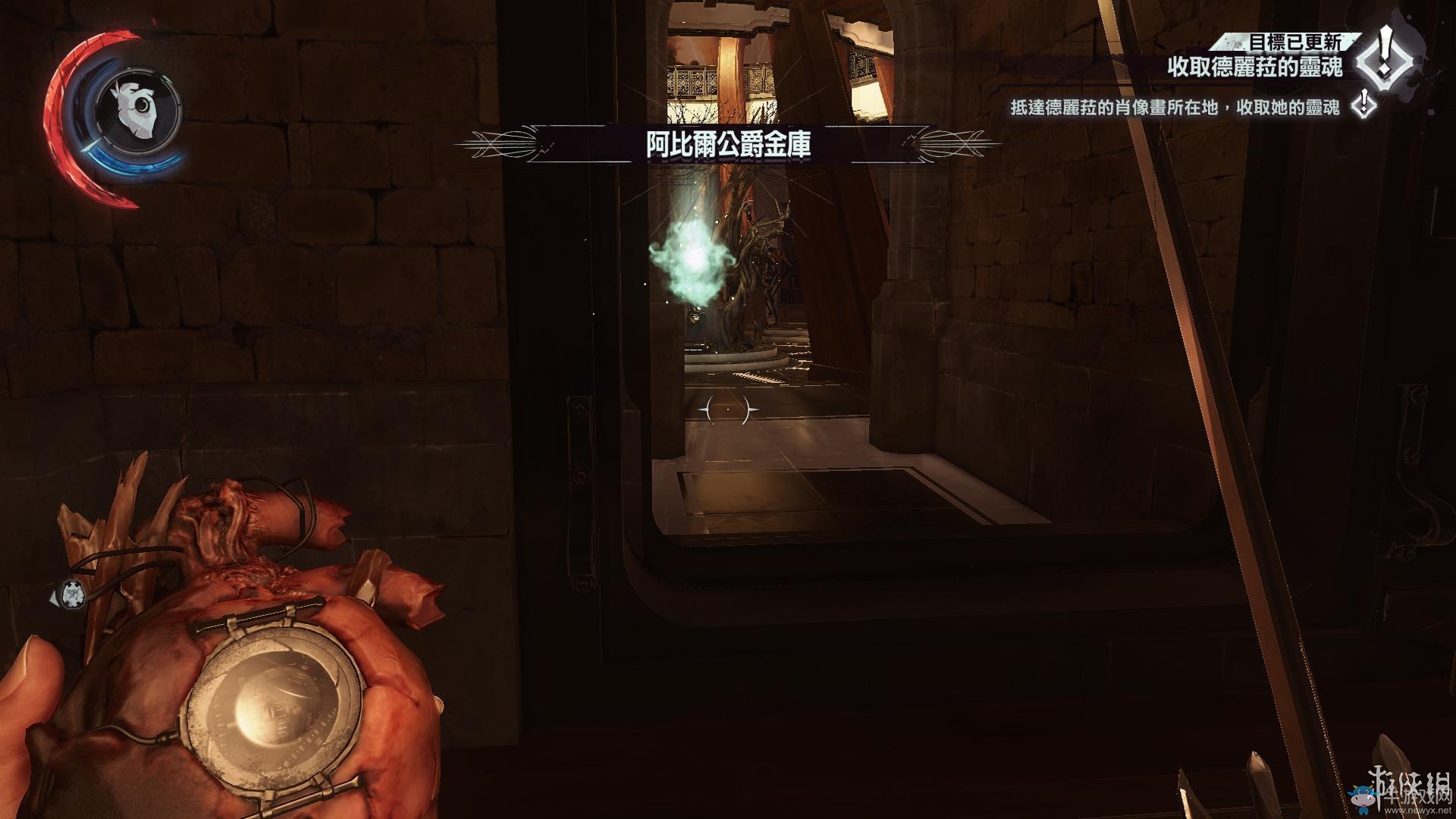The image size is (1456, 819).
Task: Select the small sub-objective exclamation marker
Action: pos(1365,105)
